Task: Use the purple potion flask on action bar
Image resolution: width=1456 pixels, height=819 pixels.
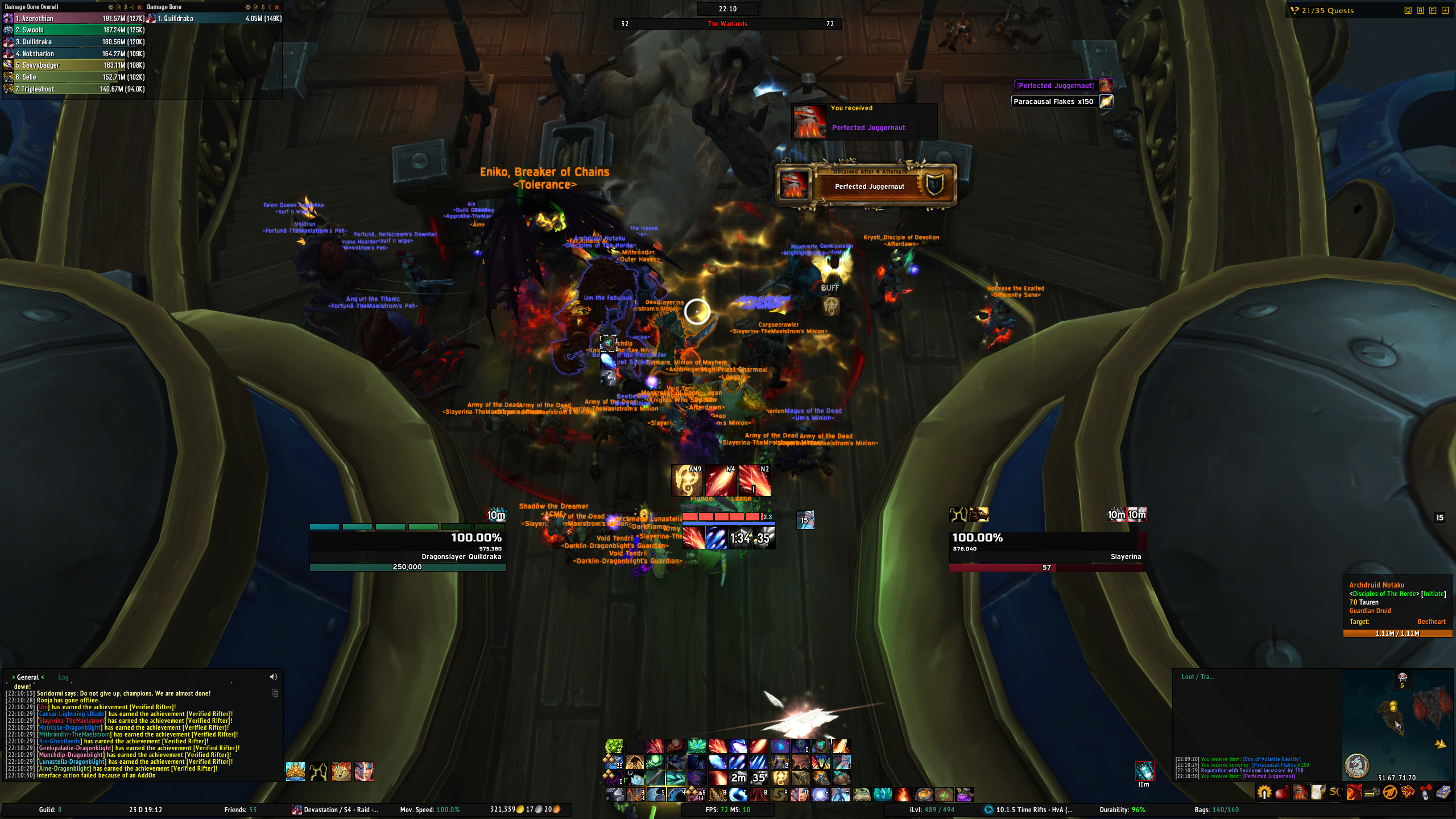Action: (965, 795)
